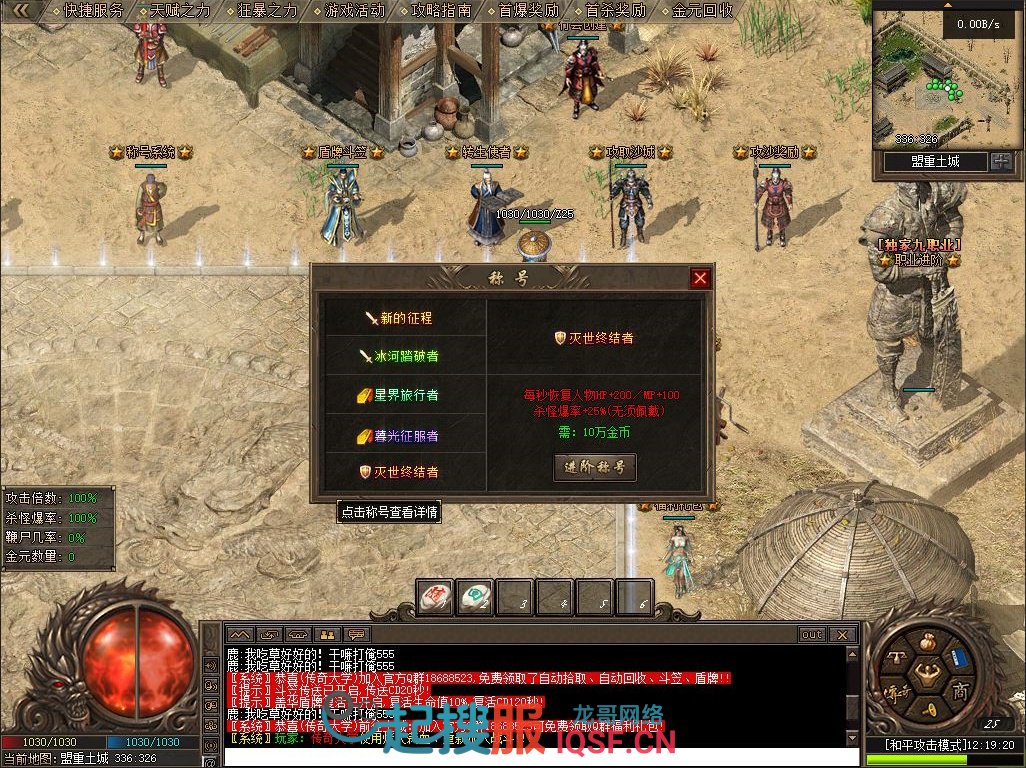The width and height of the screenshot is (1026, 768).
Task: Select the 星界旅行者 title
Action: click(399, 395)
